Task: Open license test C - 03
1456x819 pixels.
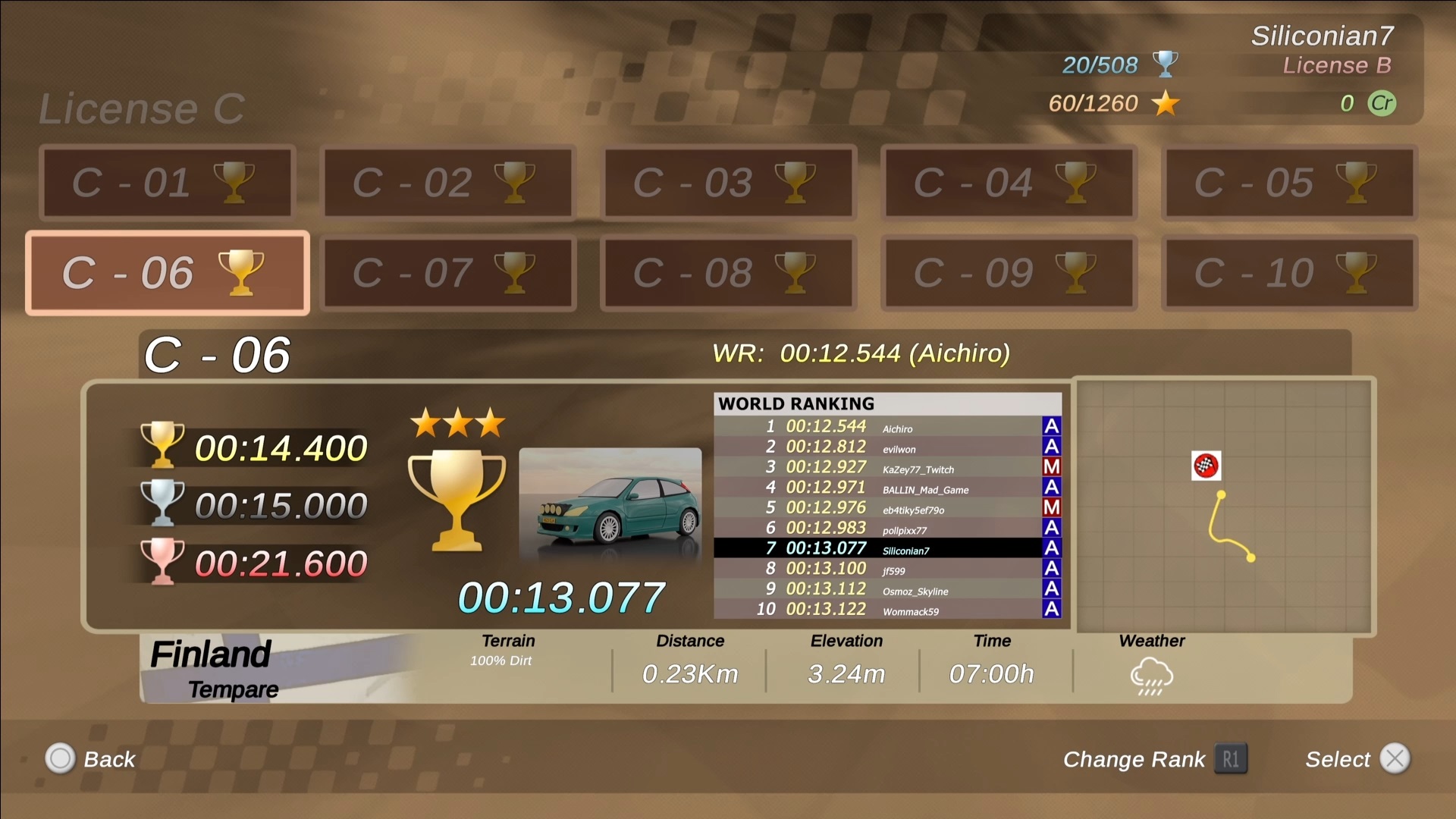Action: (x=728, y=183)
